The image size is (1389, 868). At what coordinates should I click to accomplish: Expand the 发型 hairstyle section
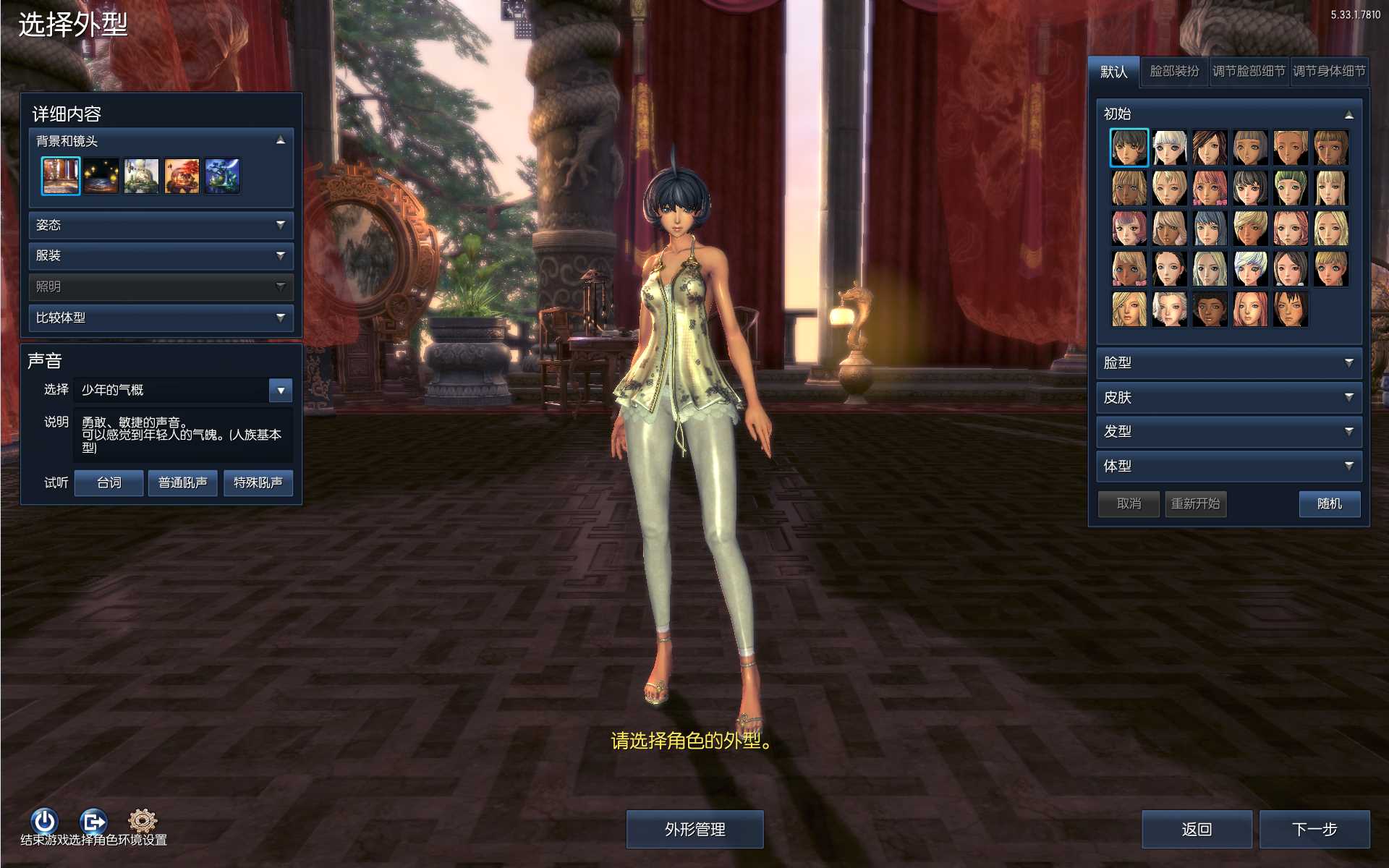click(1228, 431)
